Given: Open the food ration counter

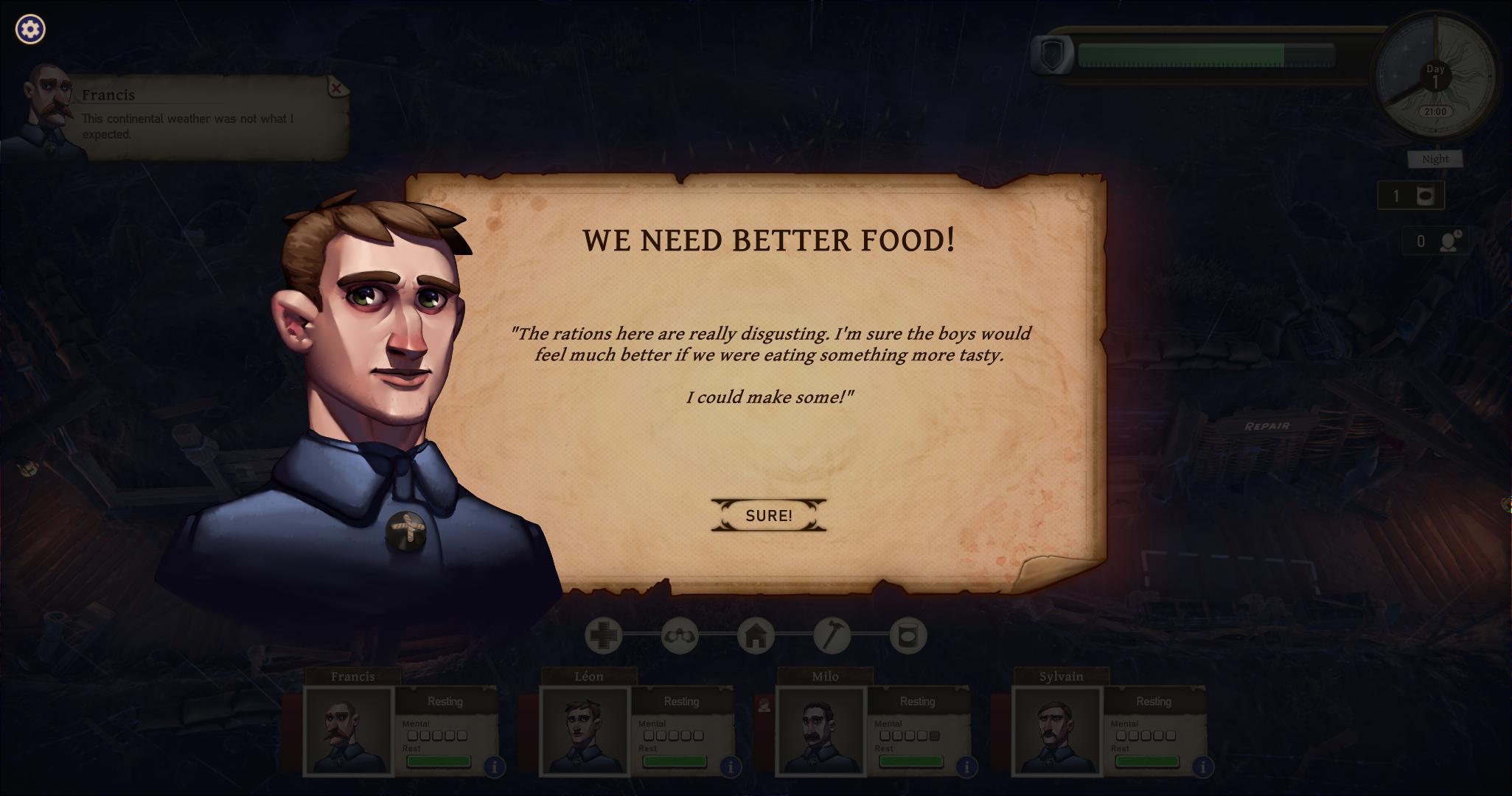Looking at the screenshot, I should pos(1410,196).
